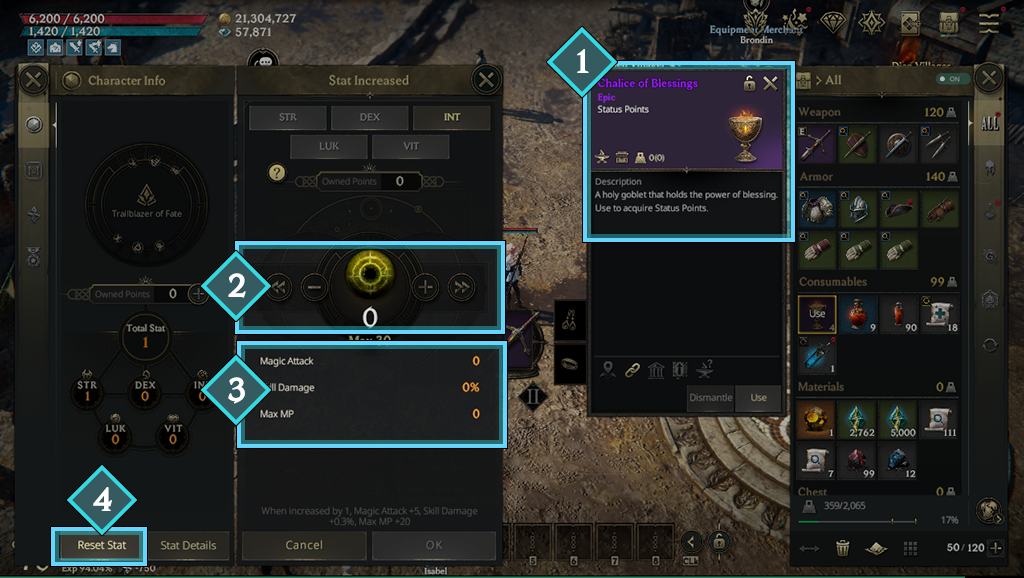Open the trash can in inventory
The height and width of the screenshot is (578, 1024).
pos(843,547)
